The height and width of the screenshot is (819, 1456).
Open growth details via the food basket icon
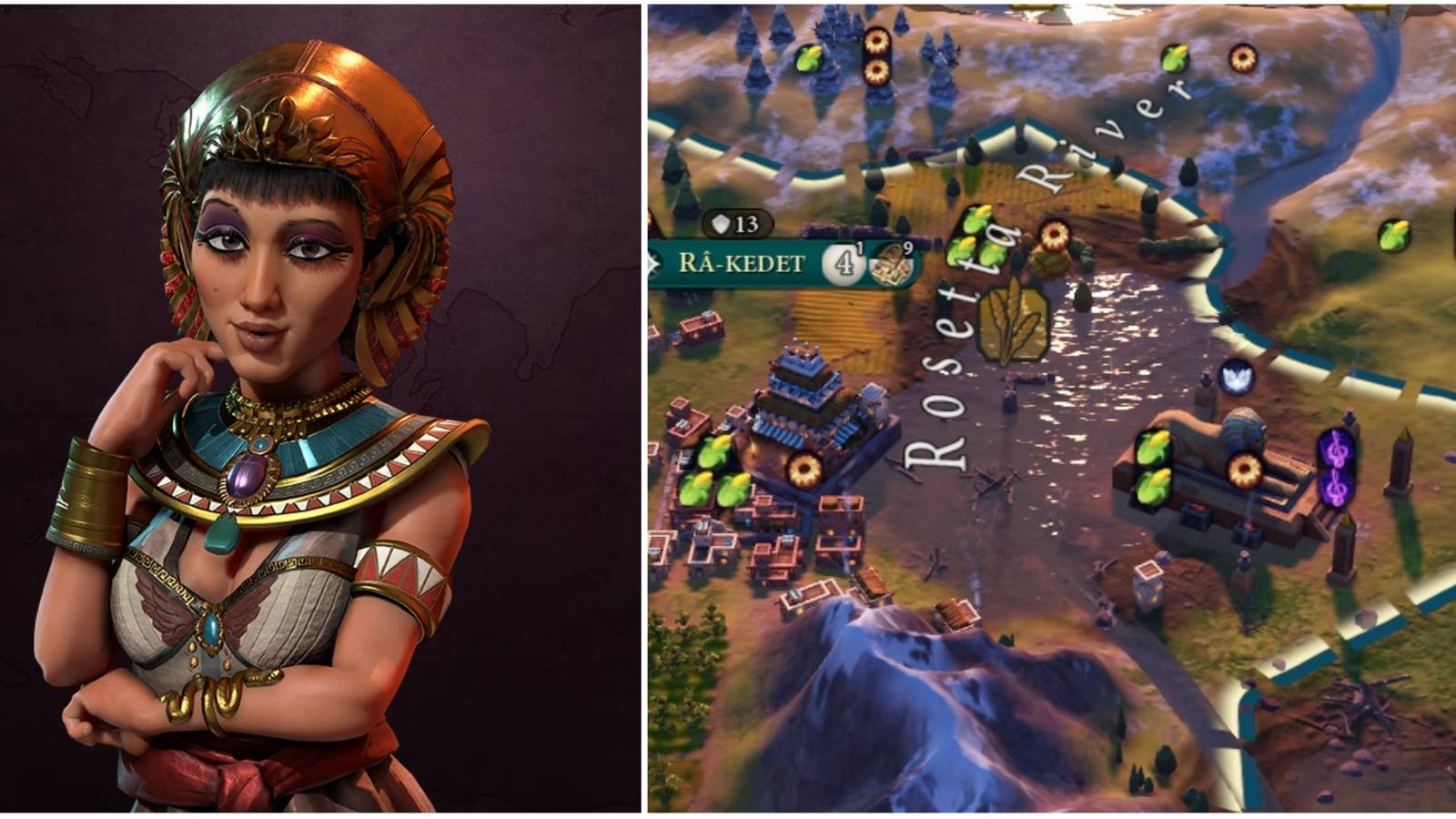(x=888, y=265)
